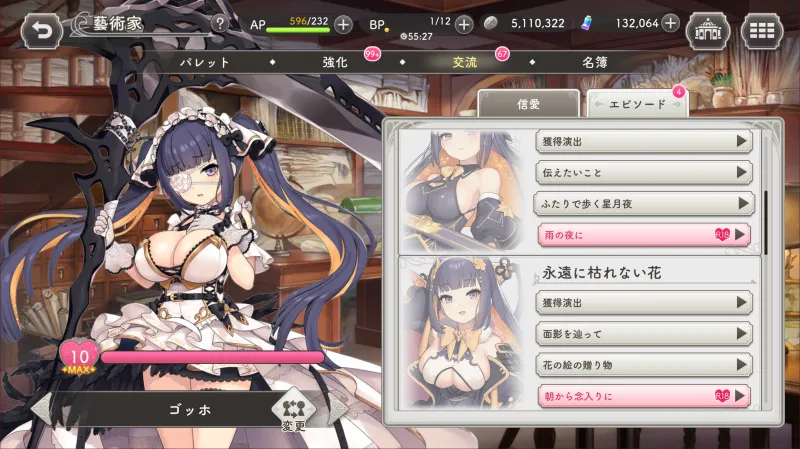Screen dimensions: 800x449
Task: Switch to the パレット tab
Action: [x=204, y=62]
